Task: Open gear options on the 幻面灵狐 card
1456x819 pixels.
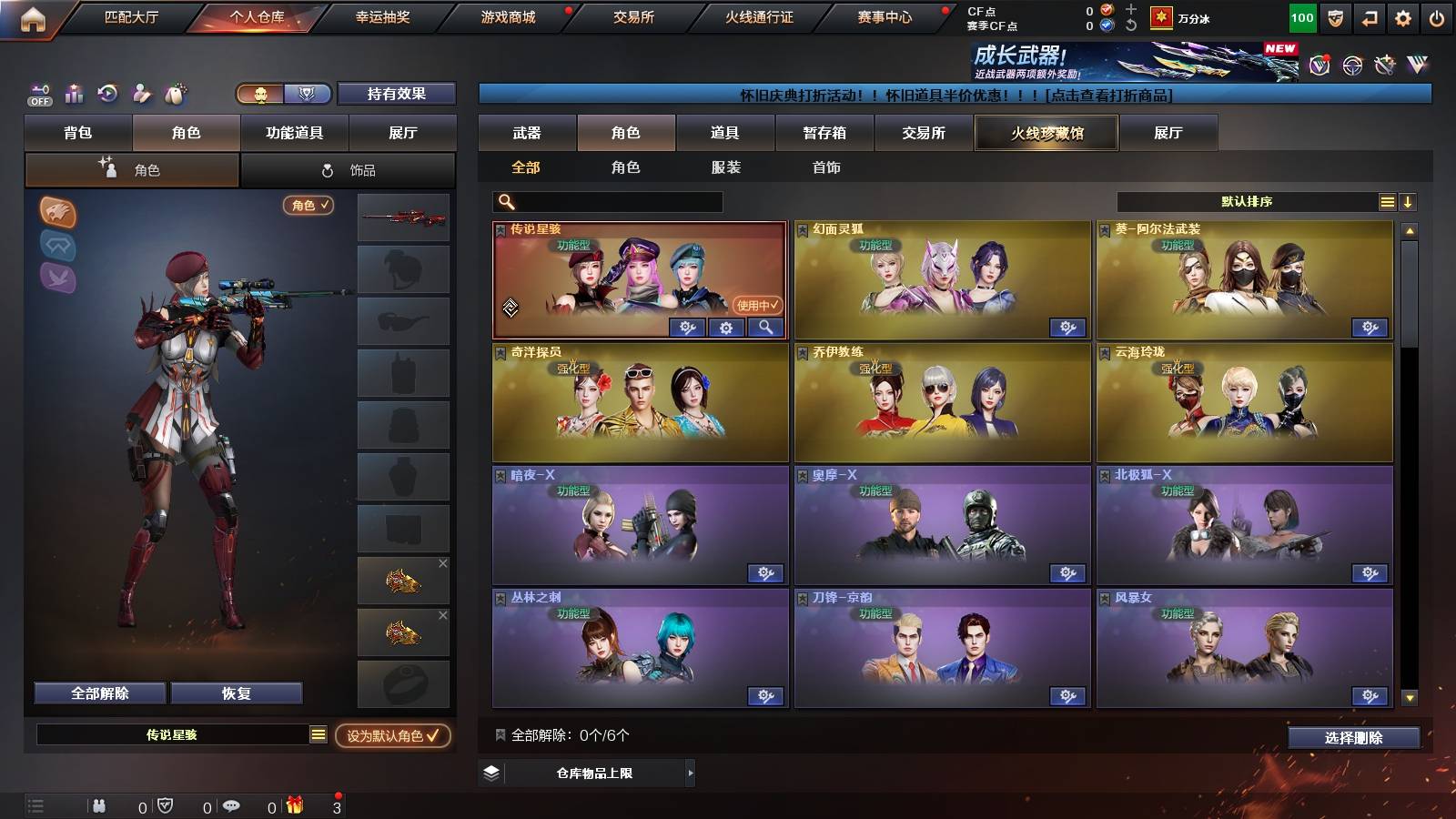Action: (x=1068, y=328)
